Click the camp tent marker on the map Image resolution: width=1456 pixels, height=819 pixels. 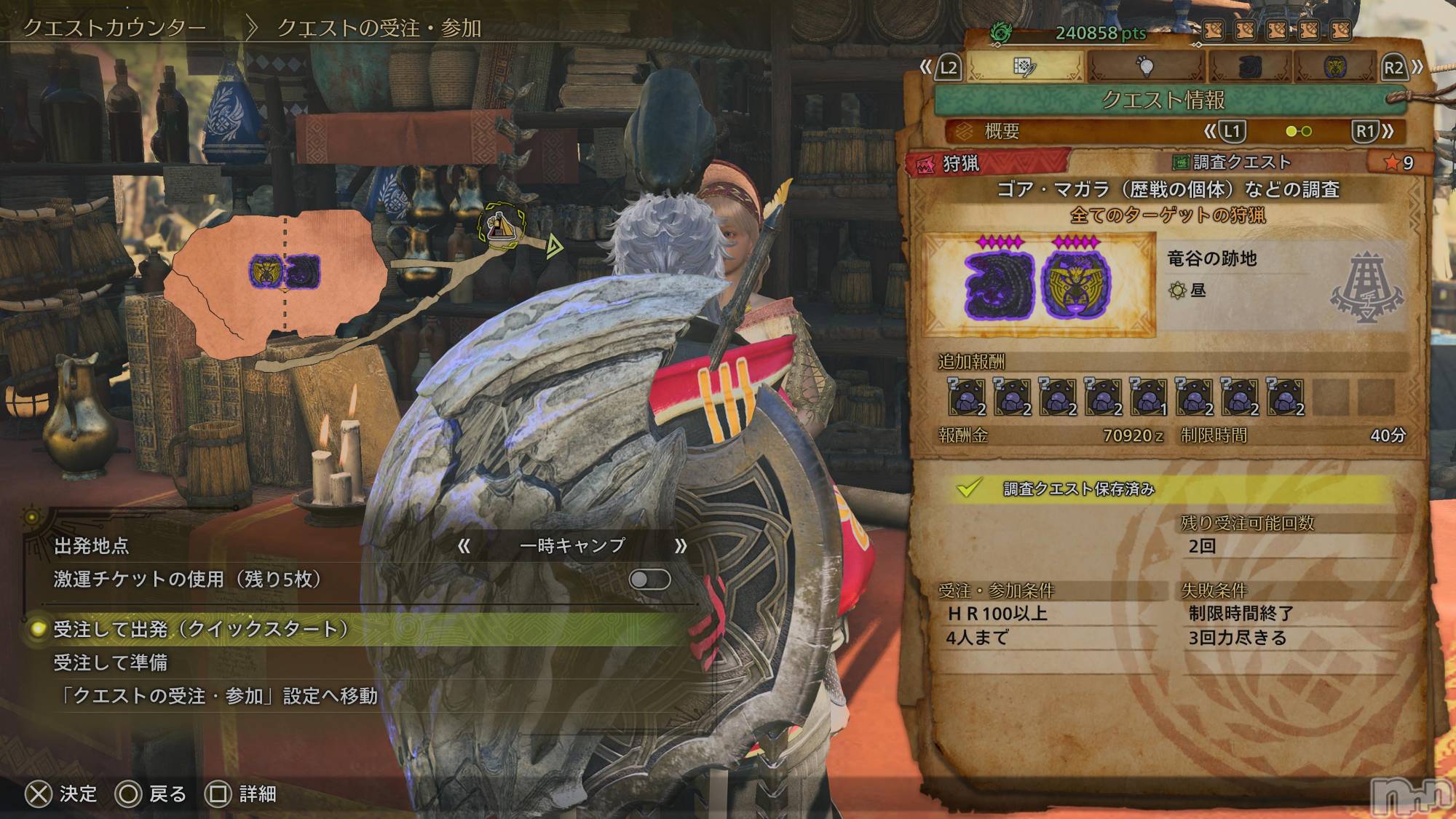coord(502,223)
